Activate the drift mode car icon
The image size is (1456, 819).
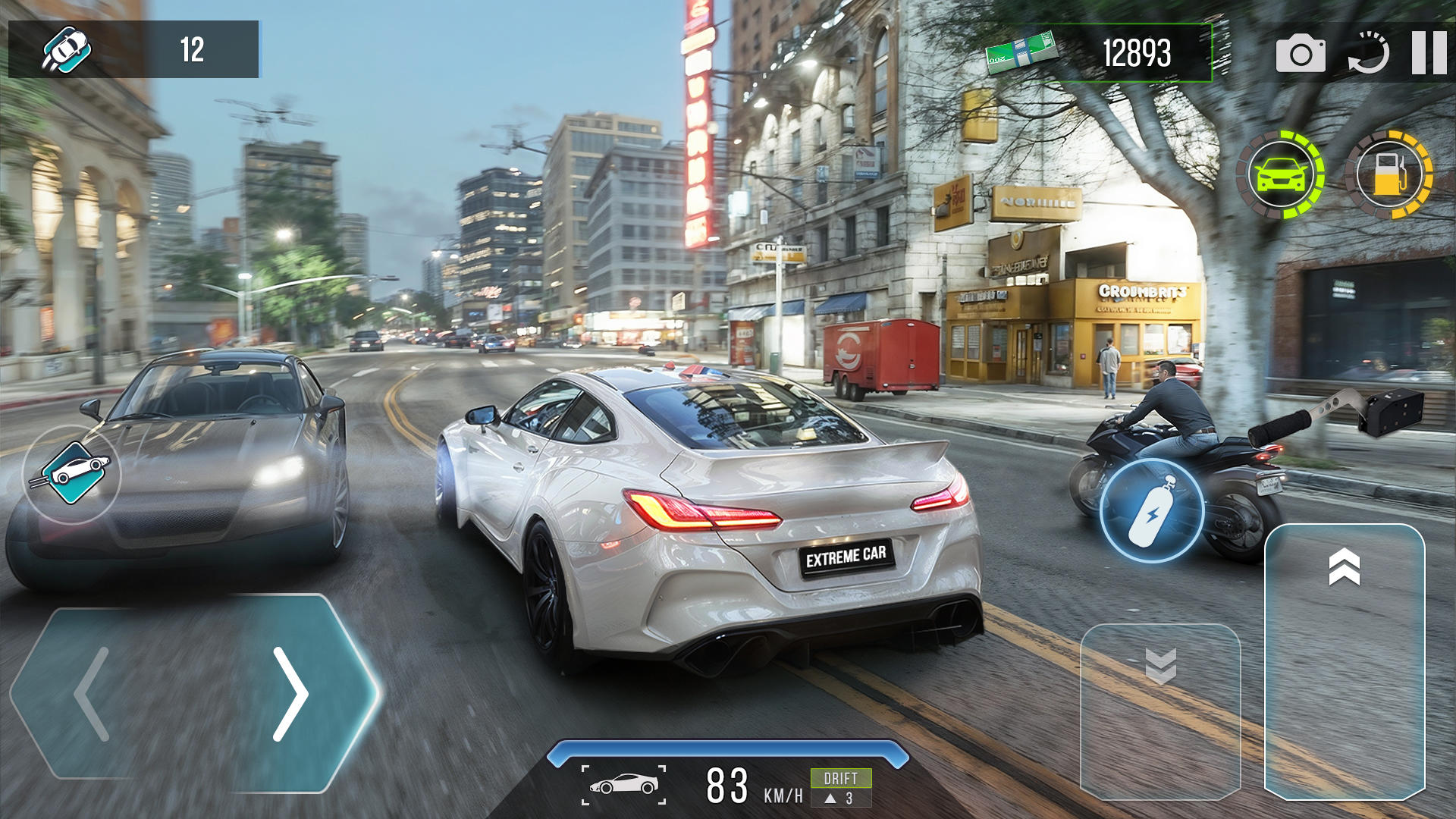click(x=72, y=474)
